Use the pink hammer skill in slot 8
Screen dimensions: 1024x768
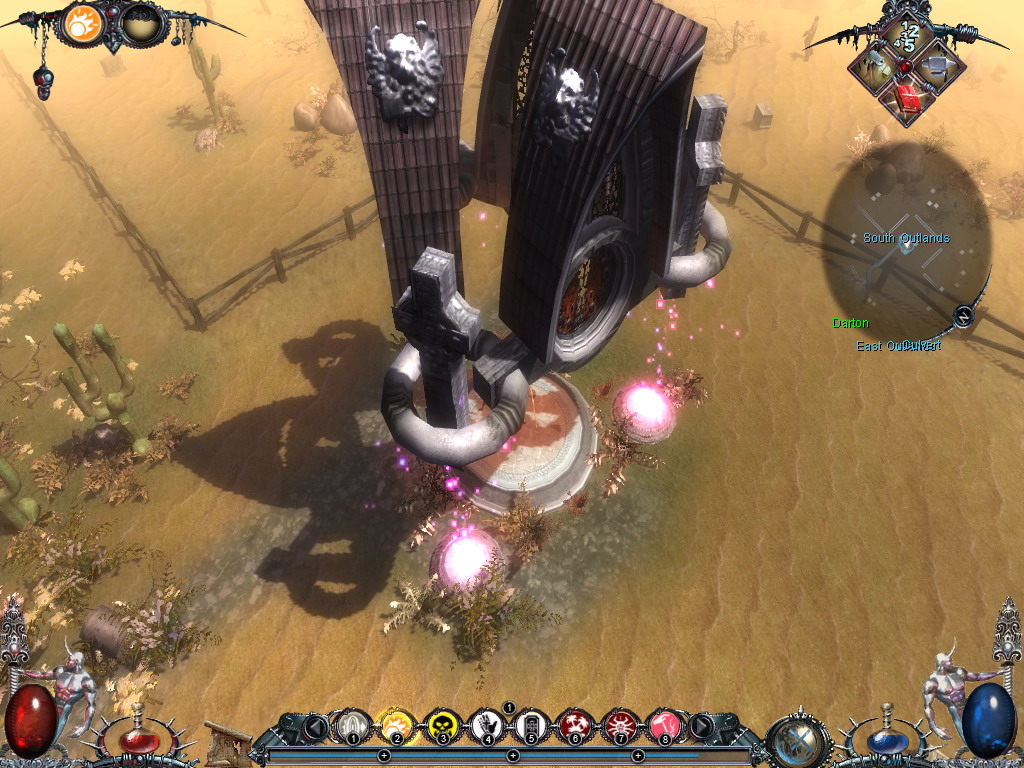pyautogui.click(x=664, y=725)
